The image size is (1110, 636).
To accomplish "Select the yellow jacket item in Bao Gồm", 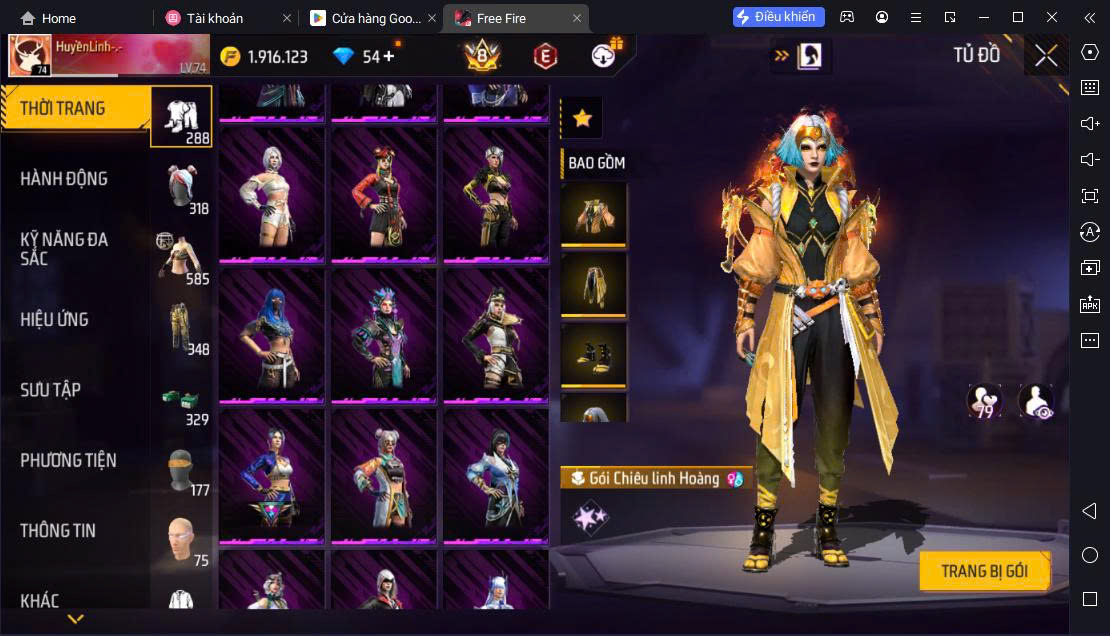I will point(593,213).
